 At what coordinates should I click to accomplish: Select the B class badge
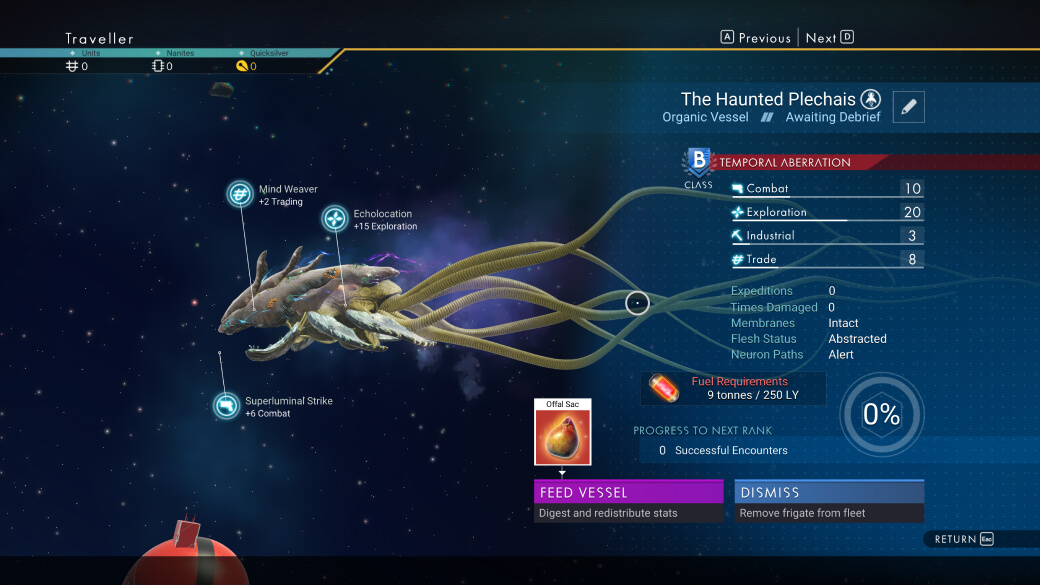point(698,163)
